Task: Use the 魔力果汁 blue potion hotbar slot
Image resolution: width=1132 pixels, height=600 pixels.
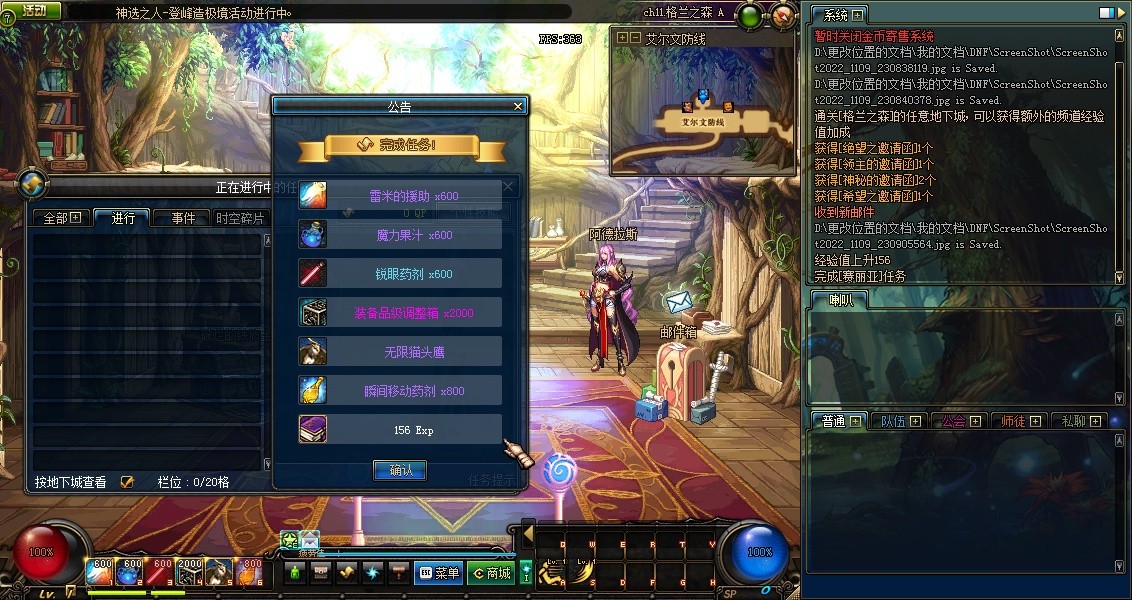Action: (130, 571)
